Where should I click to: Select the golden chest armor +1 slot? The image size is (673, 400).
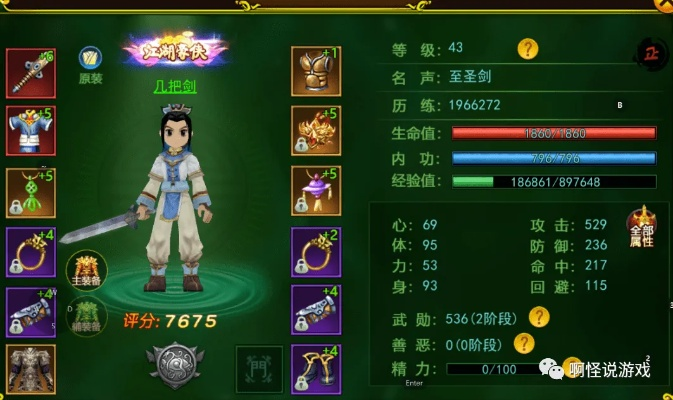coord(316,71)
